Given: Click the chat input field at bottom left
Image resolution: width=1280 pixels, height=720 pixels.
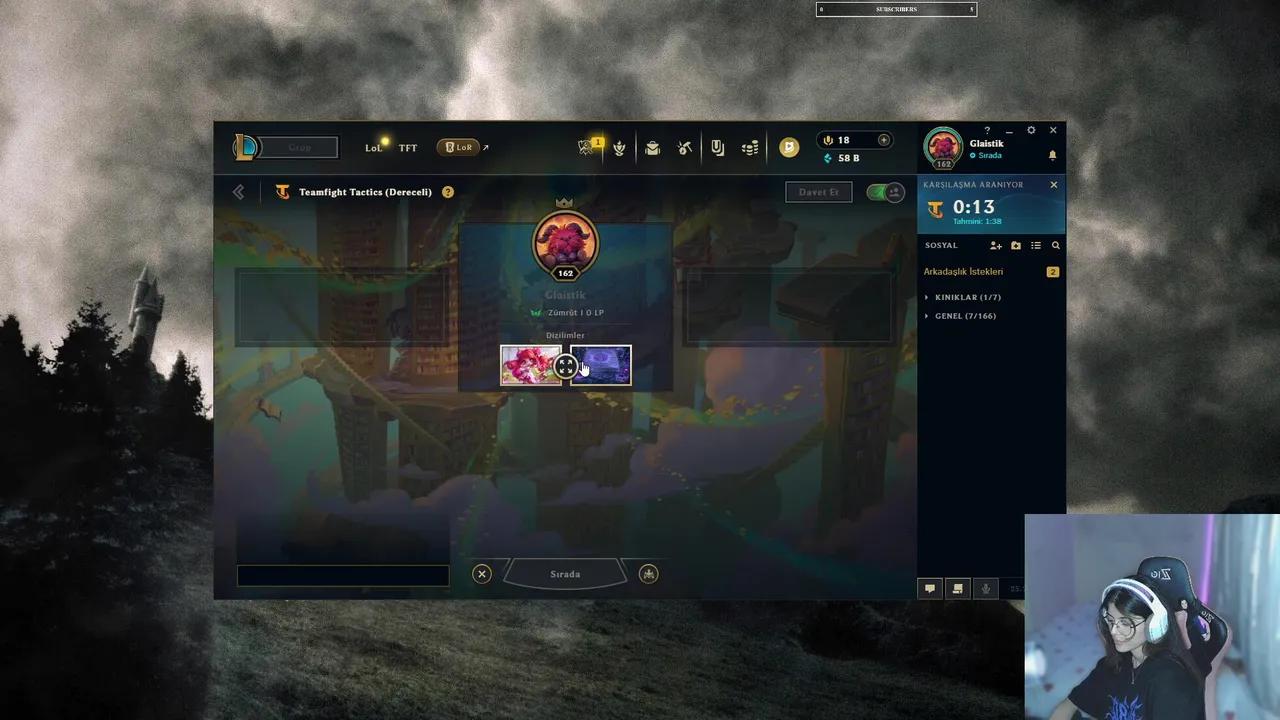Looking at the screenshot, I should click(342, 574).
